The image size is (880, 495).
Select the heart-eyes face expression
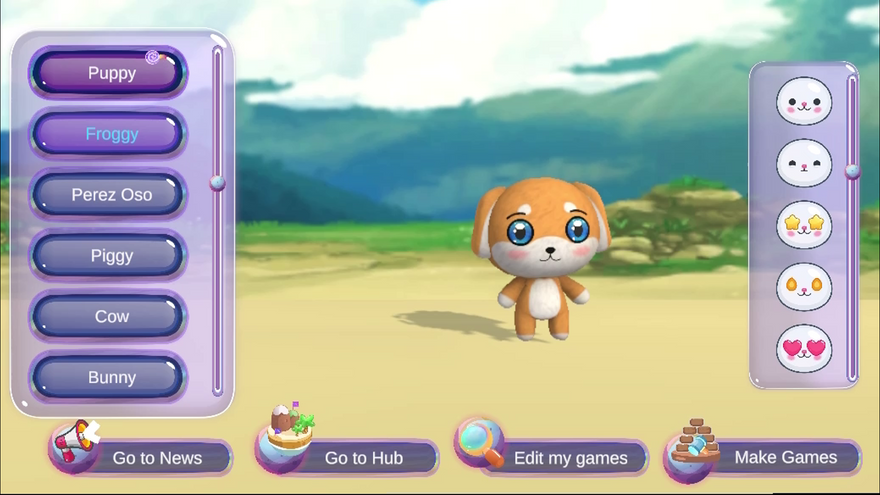coord(804,349)
